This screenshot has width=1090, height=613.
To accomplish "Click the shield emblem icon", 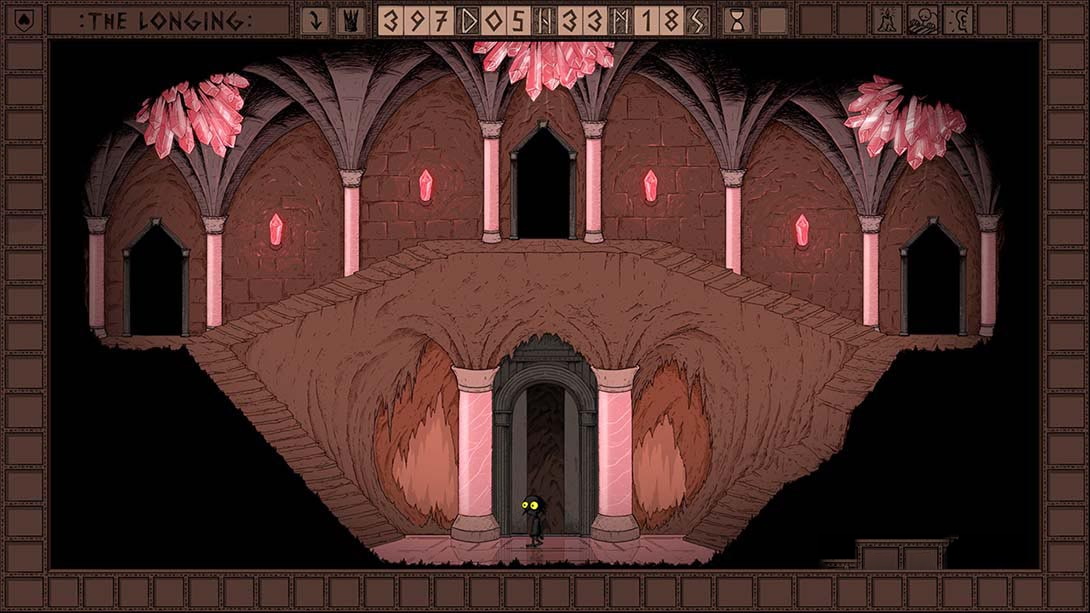I will click(24, 20).
